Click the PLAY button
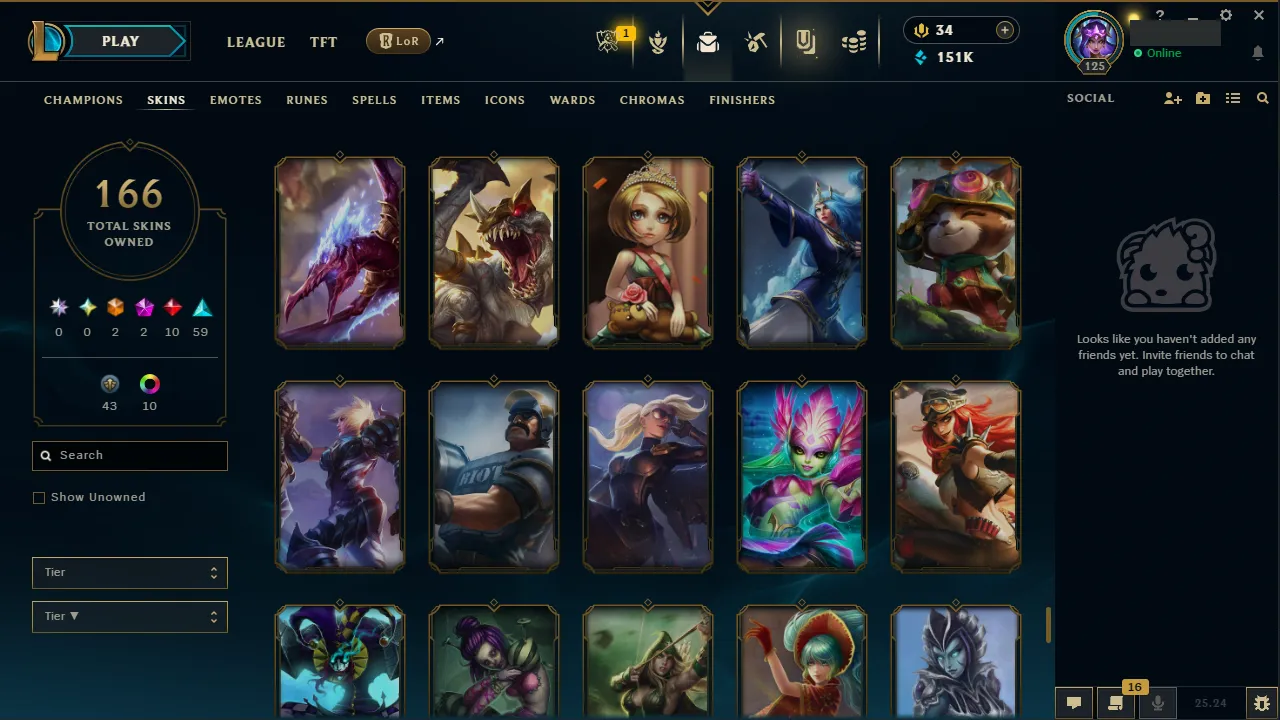This screenshot has width=1280, height=720. (x=120, y=41)
